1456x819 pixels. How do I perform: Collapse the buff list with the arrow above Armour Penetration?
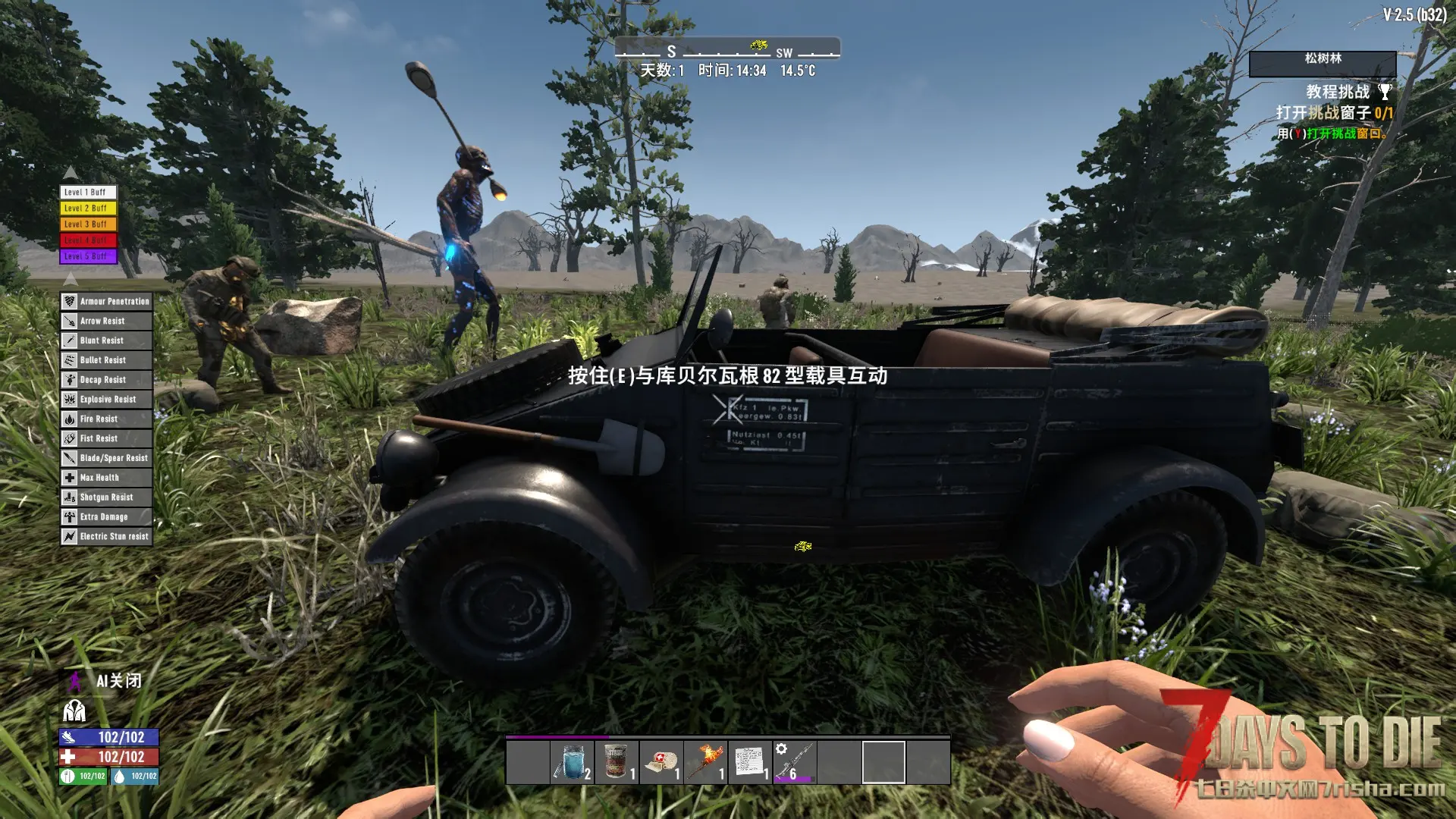[71, 279]
